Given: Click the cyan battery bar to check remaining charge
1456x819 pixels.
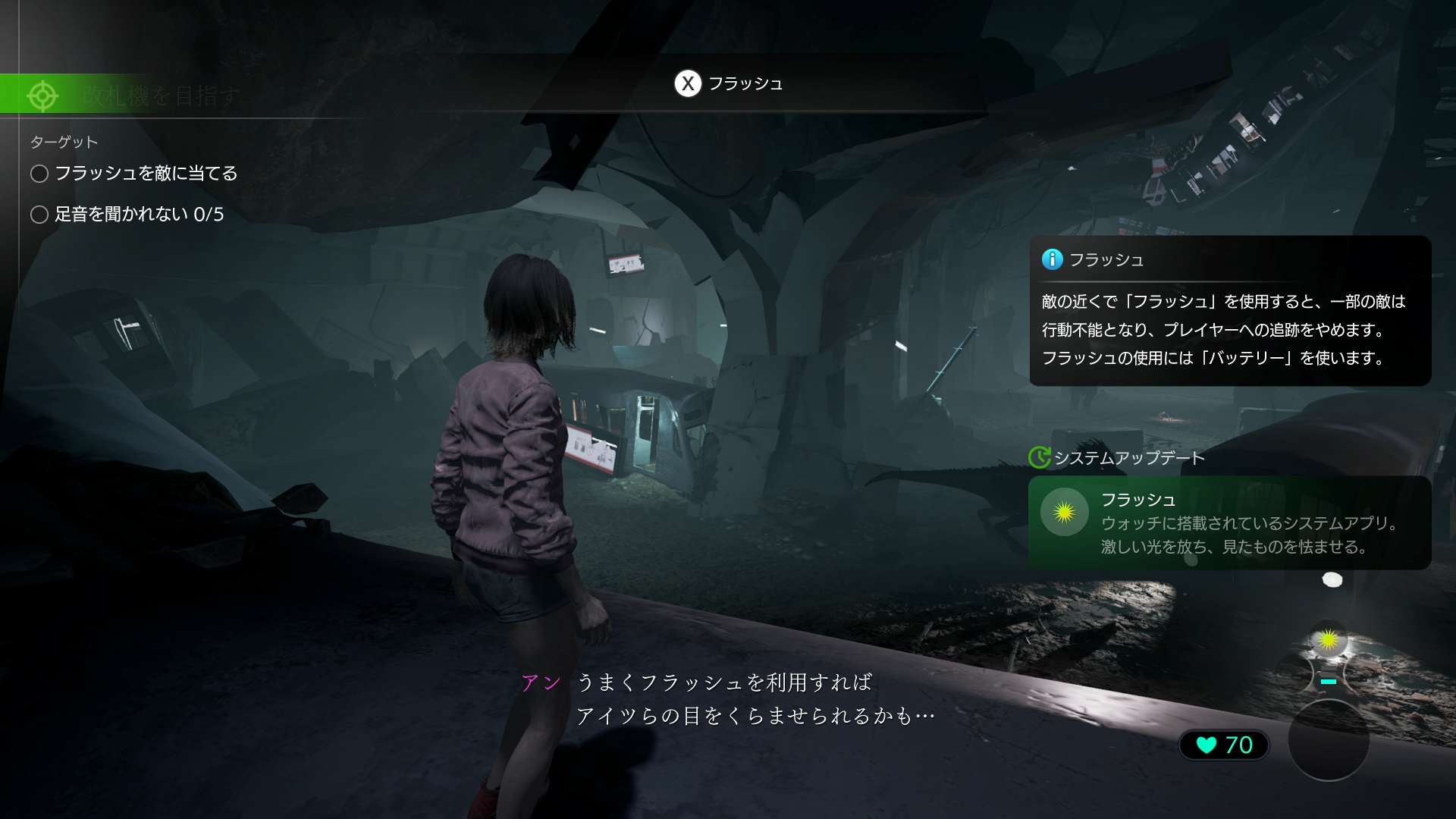Looking at the screenshot, I should coord(1328,680).
